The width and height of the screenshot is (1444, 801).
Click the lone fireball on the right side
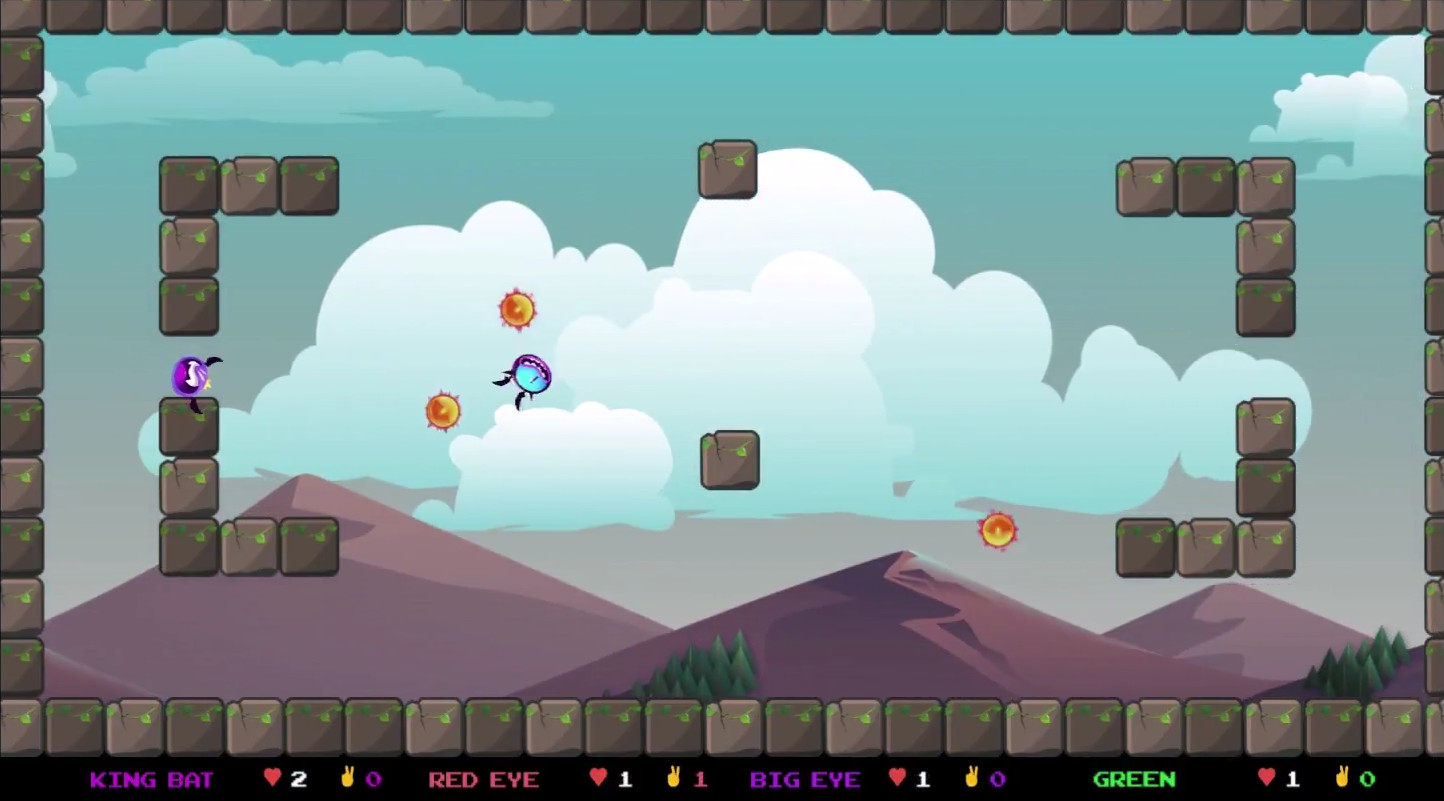(x=997, y=530)
